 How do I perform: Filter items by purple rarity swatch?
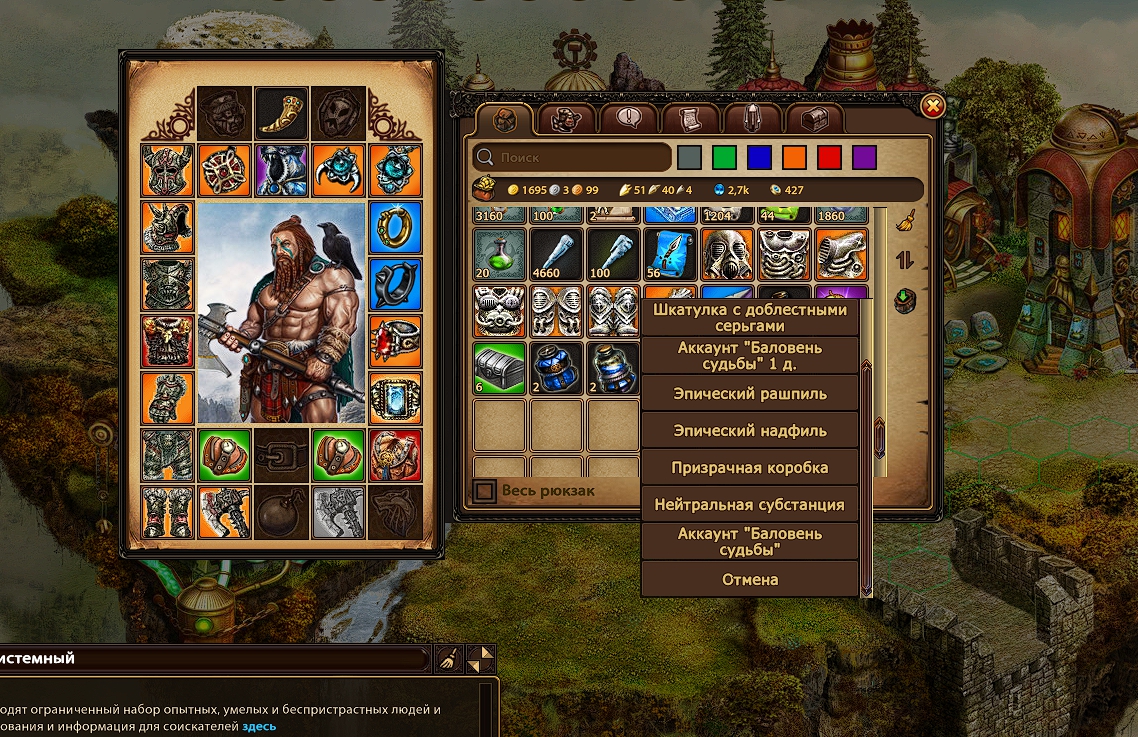click(864, 157)
